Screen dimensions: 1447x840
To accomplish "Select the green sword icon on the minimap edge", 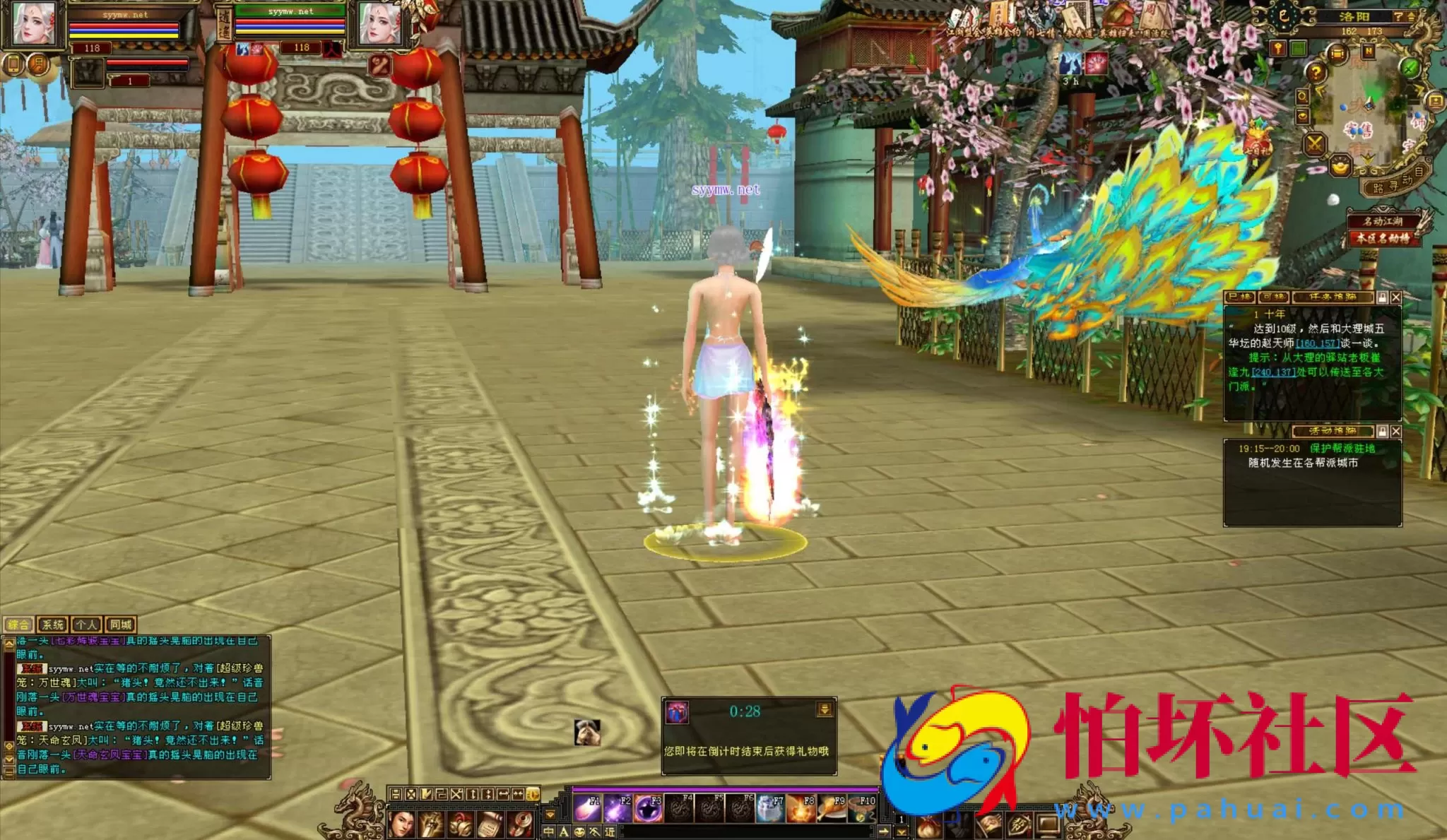I will click(x=1409, y=69).
